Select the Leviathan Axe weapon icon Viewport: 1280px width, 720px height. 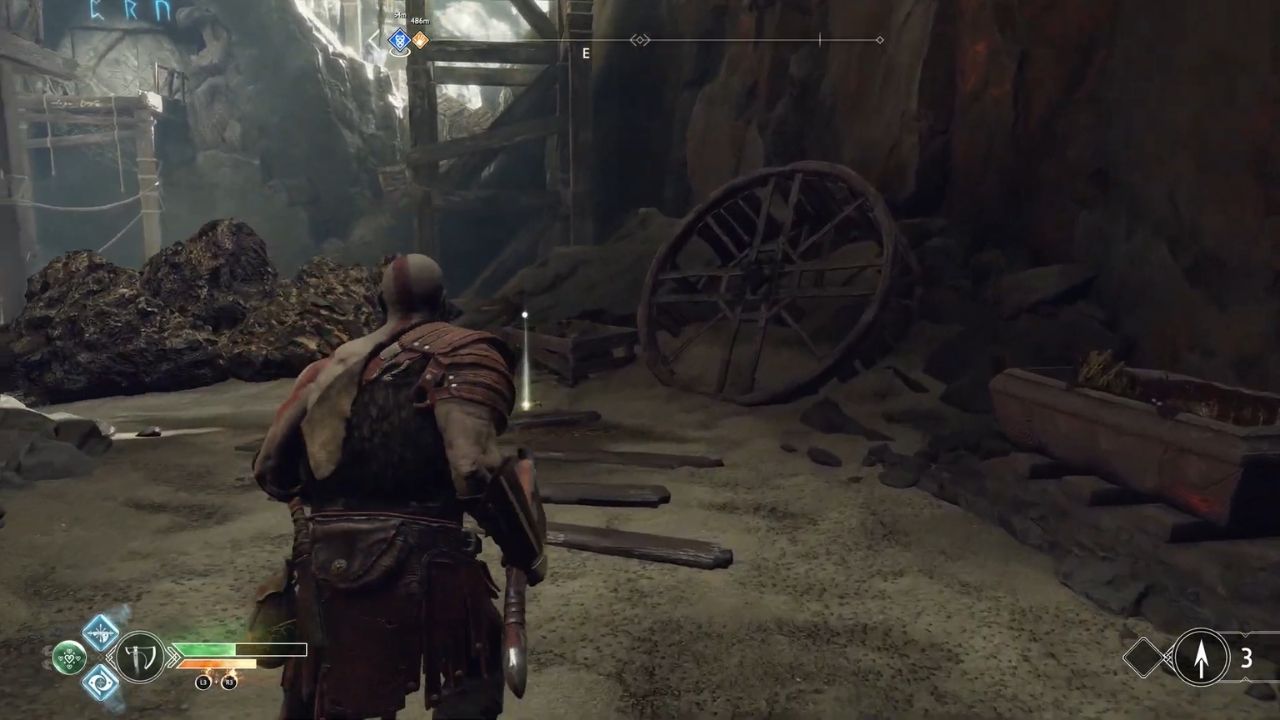coord(140,658)
